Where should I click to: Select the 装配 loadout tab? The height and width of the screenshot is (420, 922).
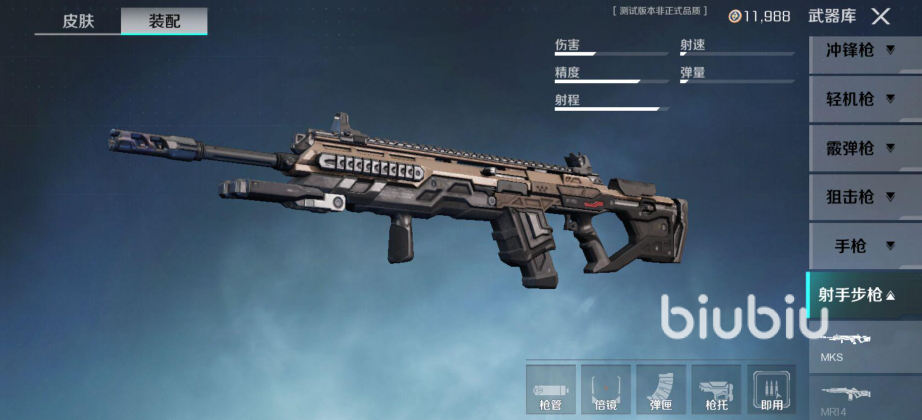[x=164, y=21]
